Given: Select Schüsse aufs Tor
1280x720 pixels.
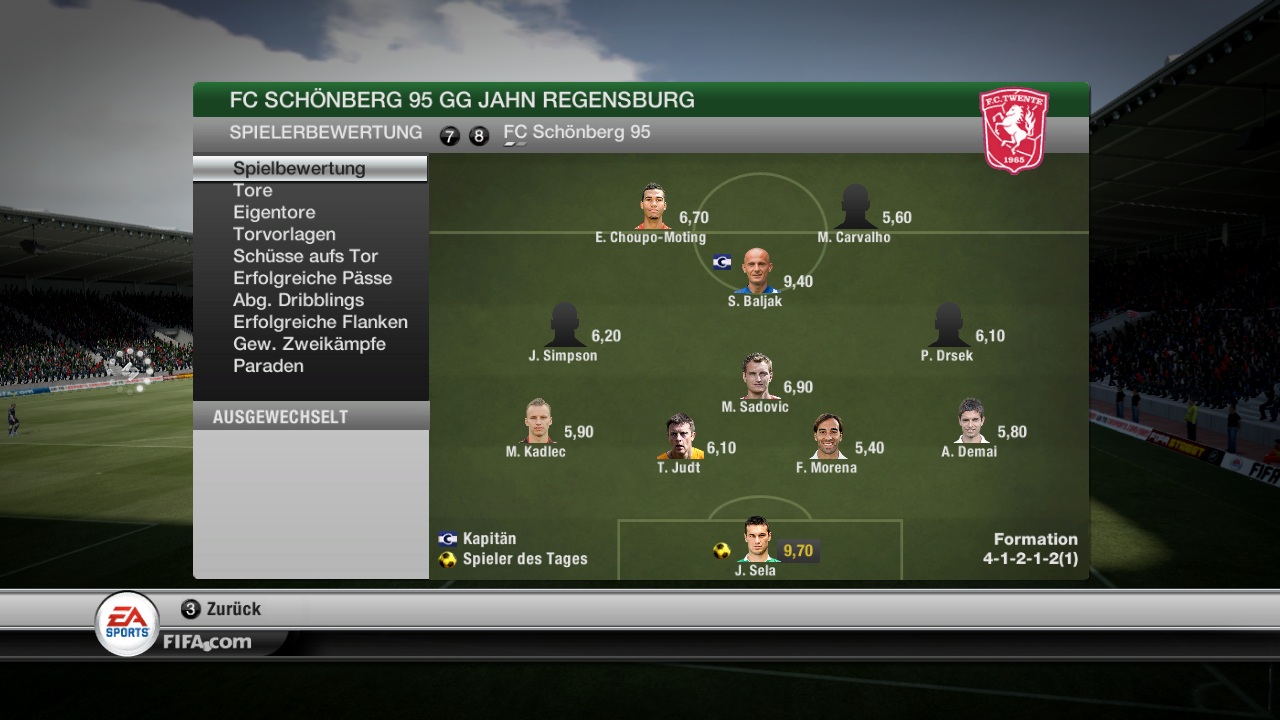Looking at the screenshot, I should (x=305, y=256).
